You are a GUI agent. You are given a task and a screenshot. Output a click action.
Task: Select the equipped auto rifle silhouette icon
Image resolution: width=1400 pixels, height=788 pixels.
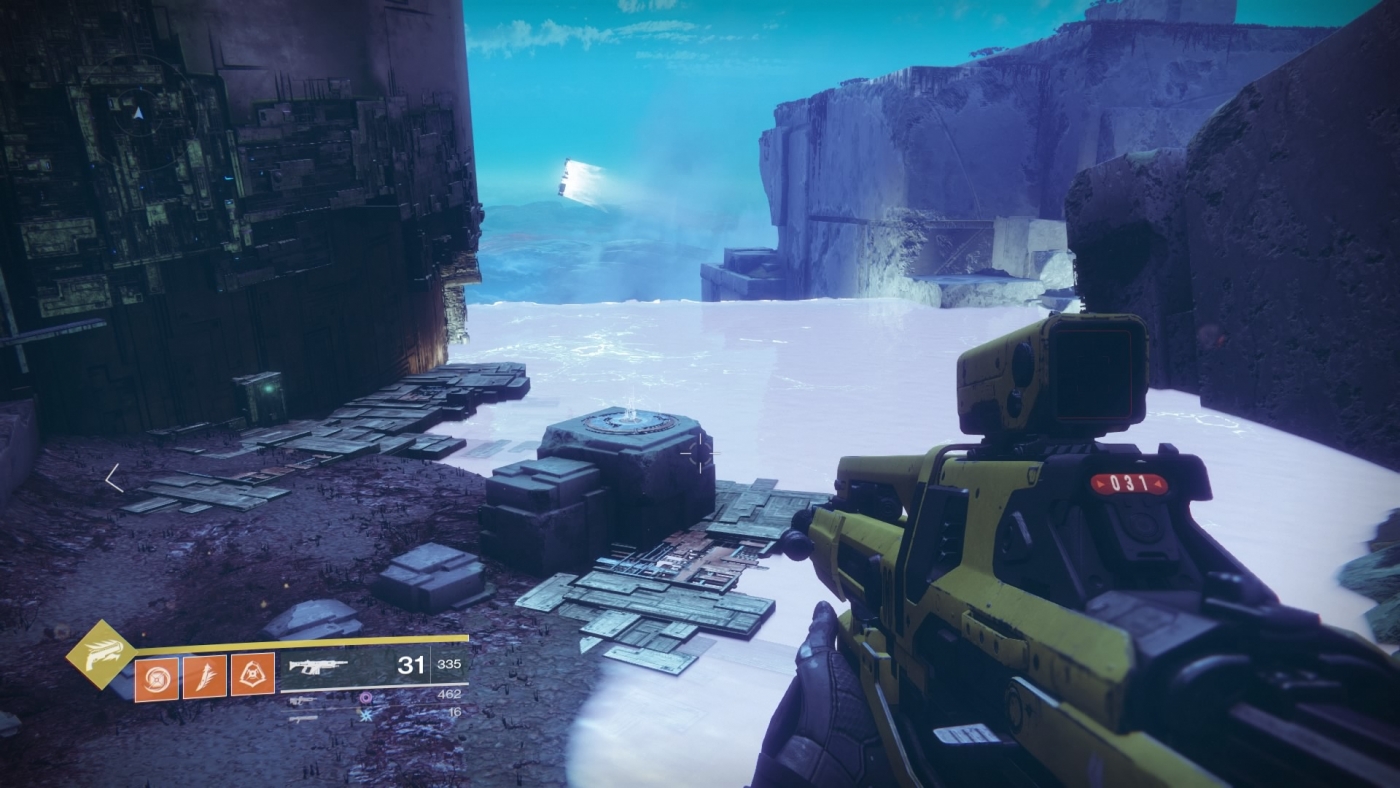pyautogui.click(x=315, y=665)
